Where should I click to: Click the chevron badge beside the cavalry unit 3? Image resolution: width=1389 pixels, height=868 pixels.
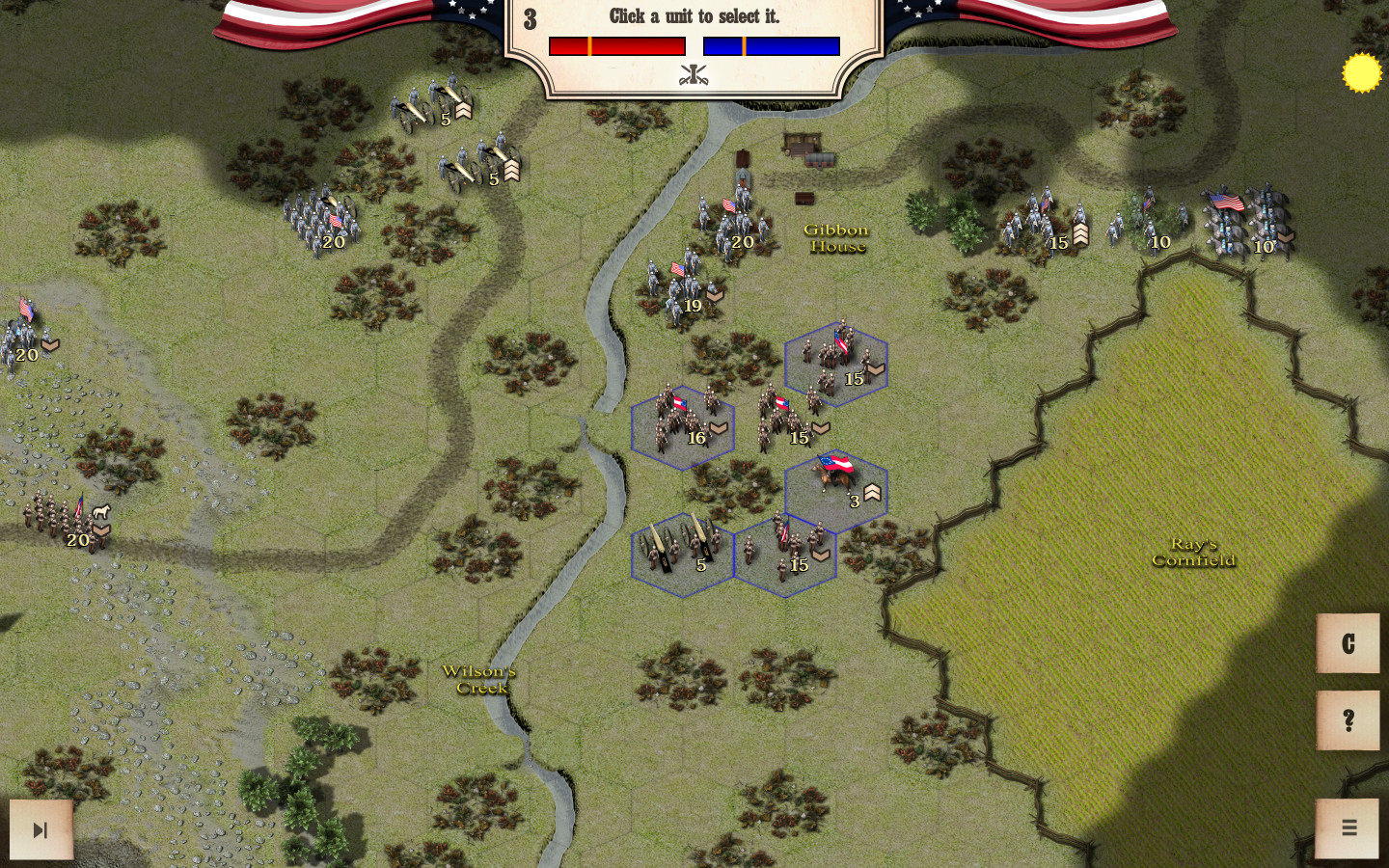tap(871, 492)
